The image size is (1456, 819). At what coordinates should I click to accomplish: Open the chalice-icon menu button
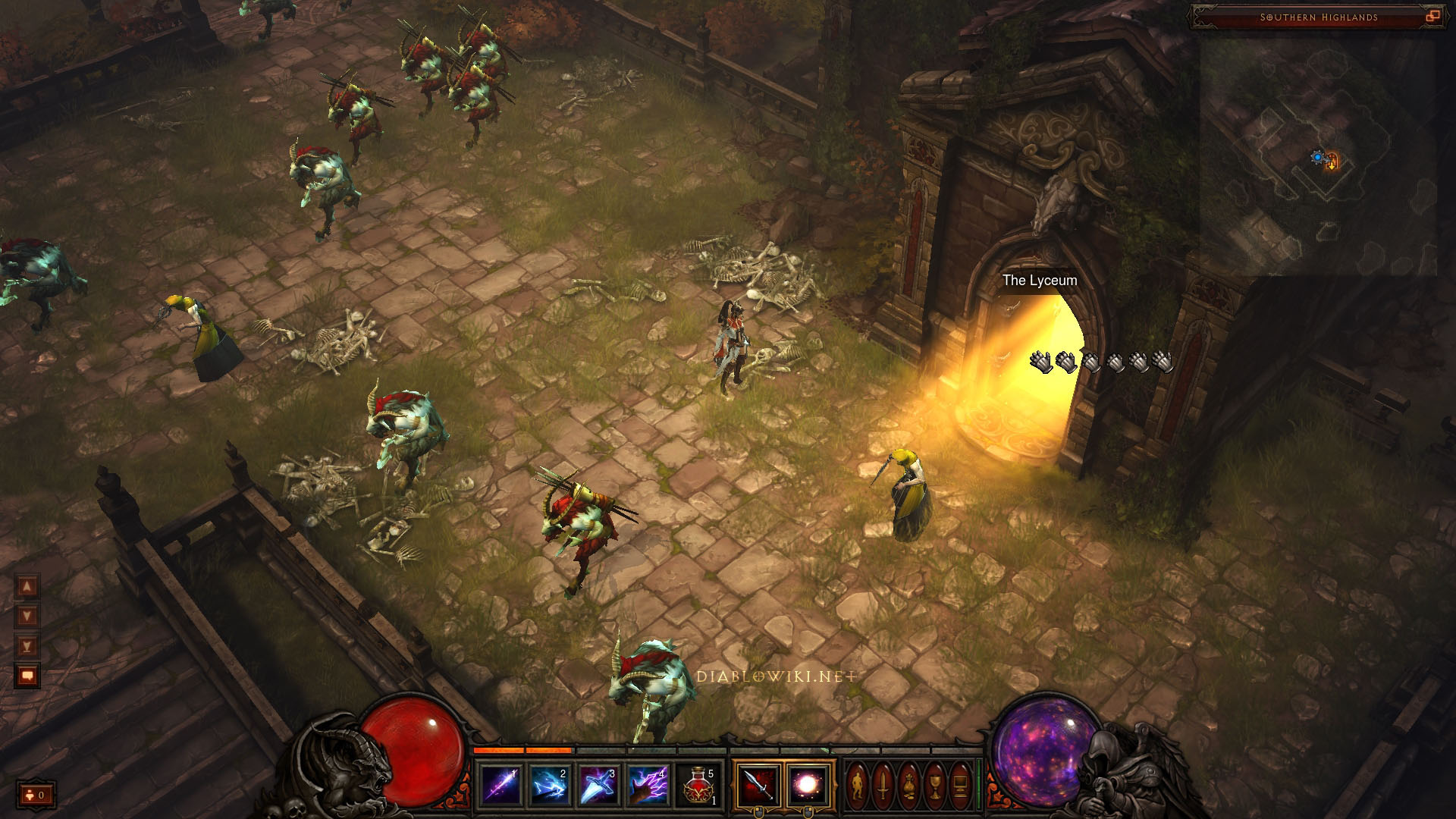(x=935, y=786)
